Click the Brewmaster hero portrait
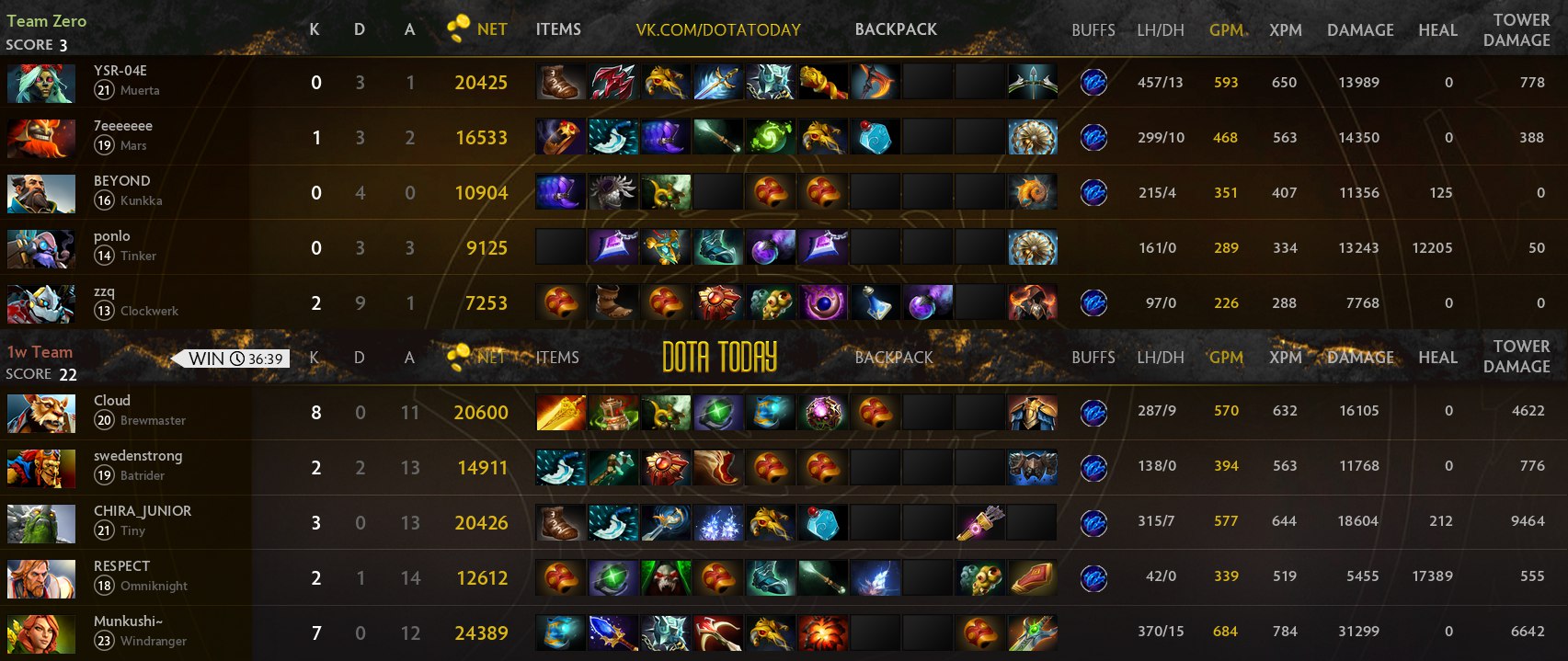The height and width of the screenshot is (661, 1568). coord(40,413)
